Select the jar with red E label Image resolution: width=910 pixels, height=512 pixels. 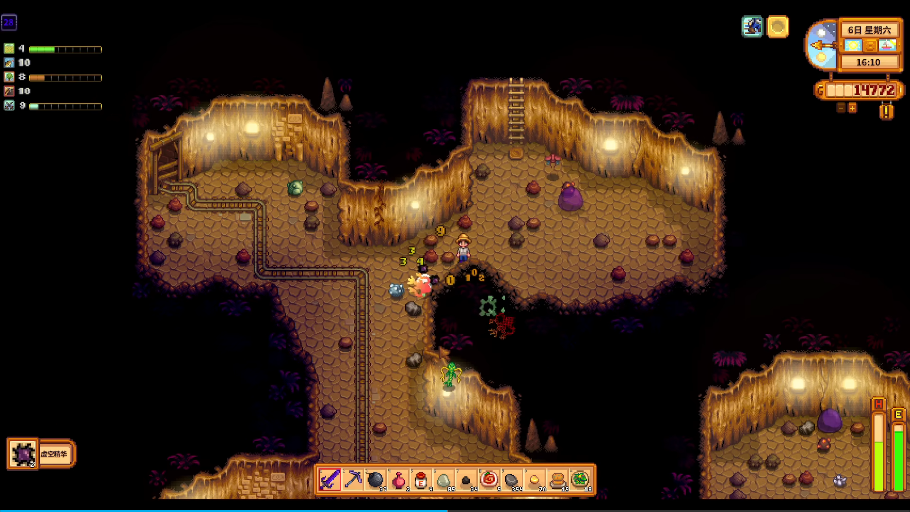click(421, 480)
